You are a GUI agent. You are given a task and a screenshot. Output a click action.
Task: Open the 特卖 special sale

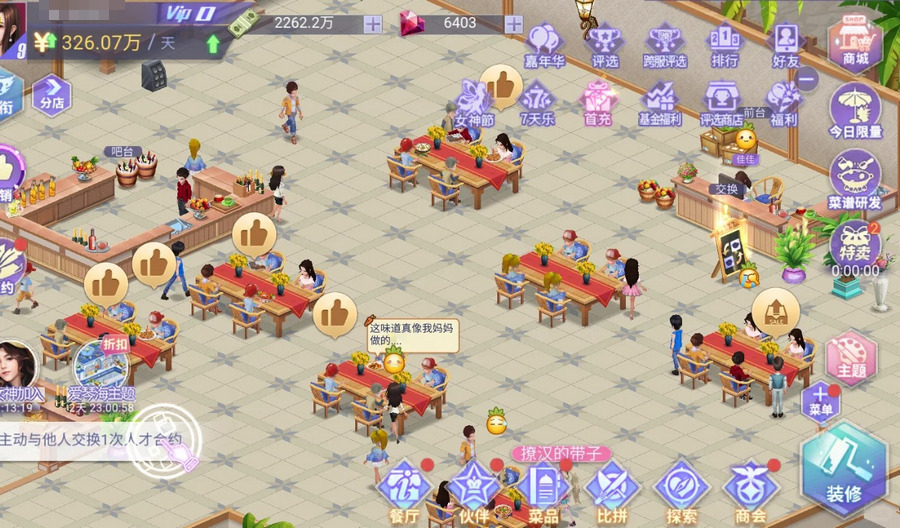coord(855,246)
